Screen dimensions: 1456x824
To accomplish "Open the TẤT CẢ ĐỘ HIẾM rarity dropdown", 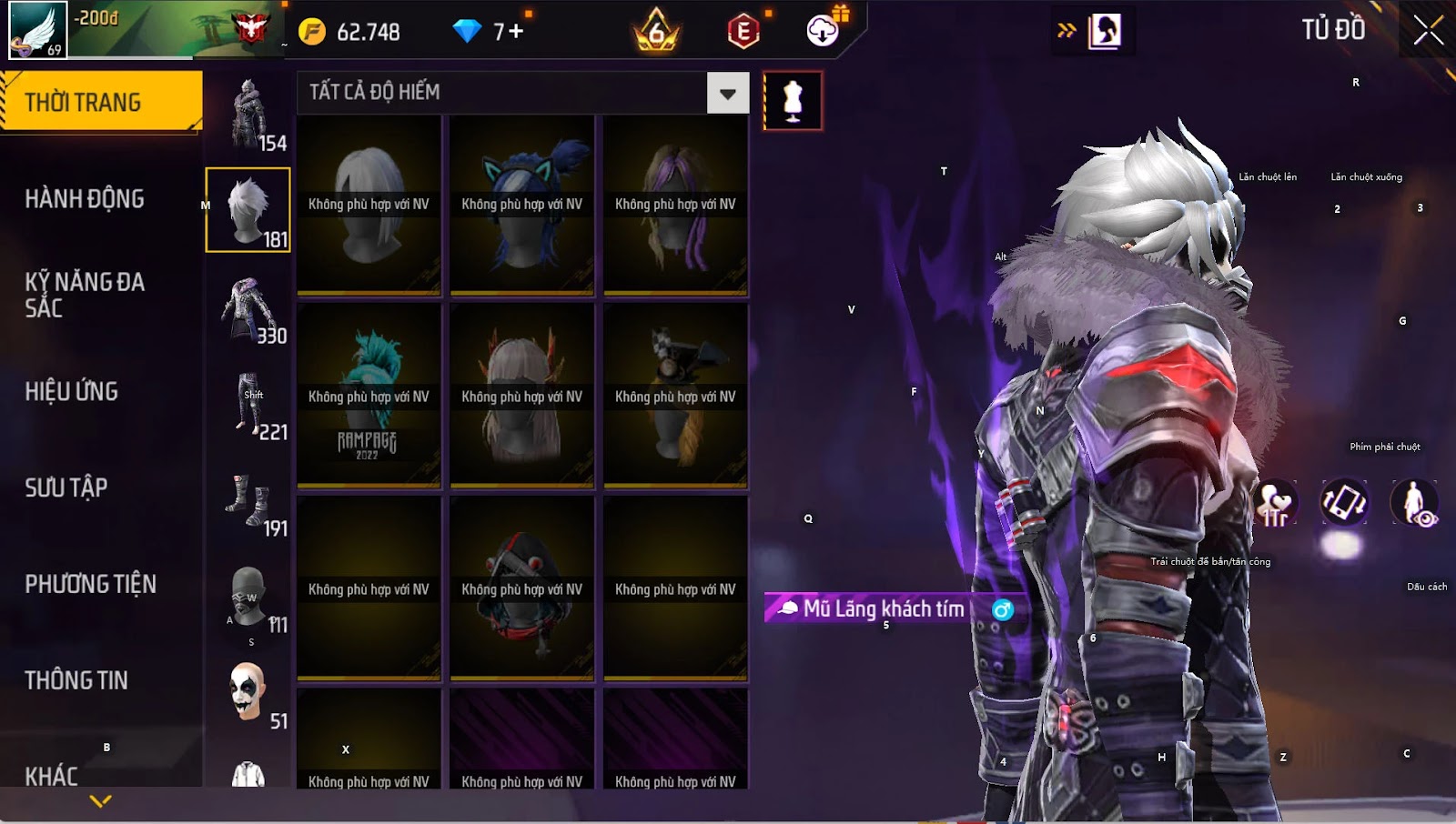I will tap(727, 93).
